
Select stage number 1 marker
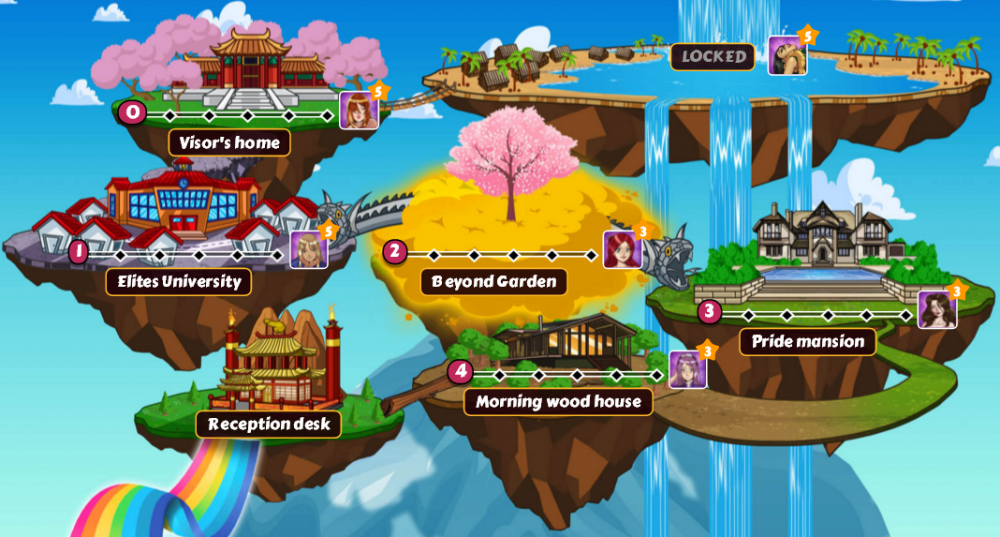point(78,252)
